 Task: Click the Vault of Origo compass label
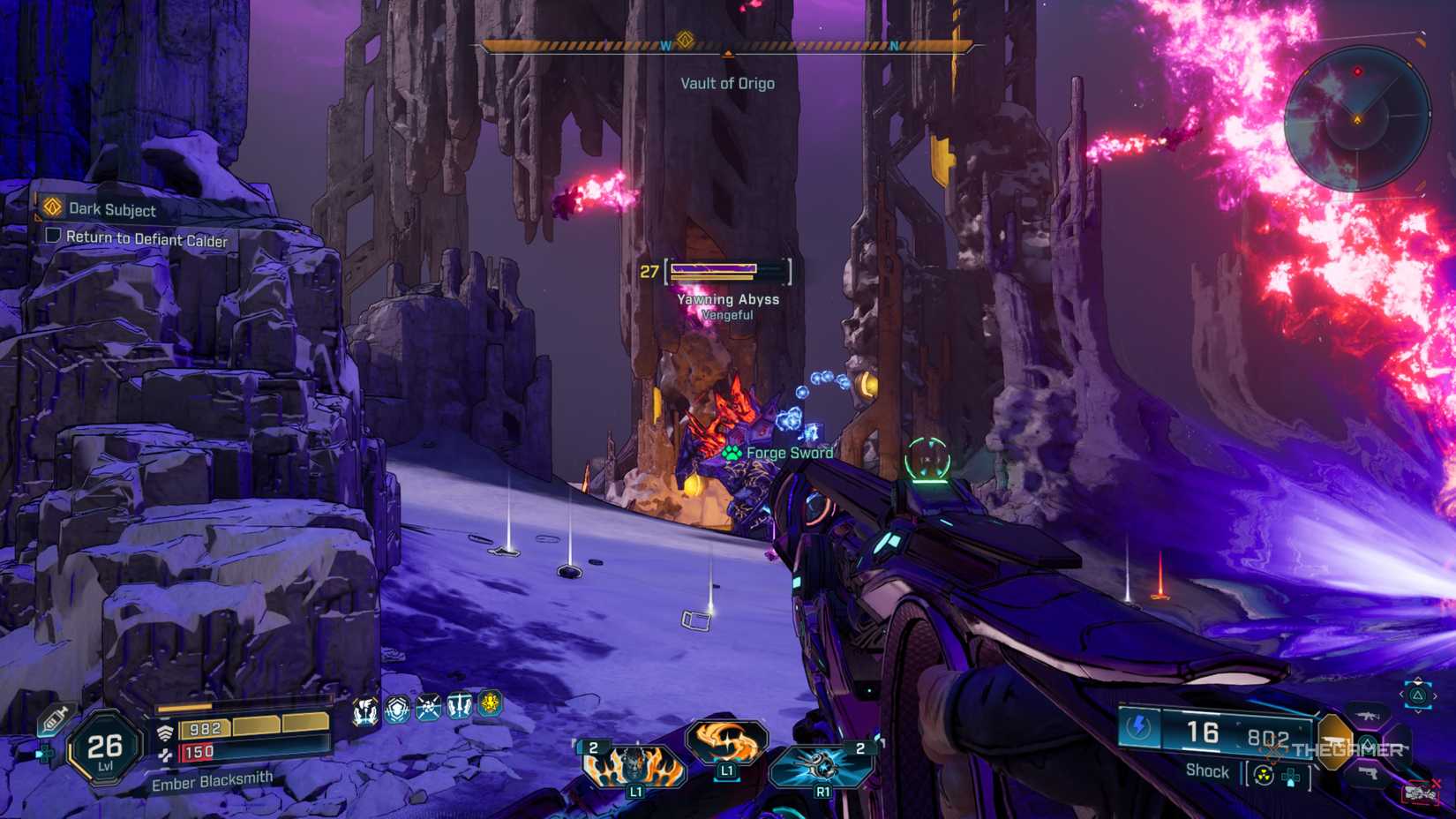pos(726,83)
